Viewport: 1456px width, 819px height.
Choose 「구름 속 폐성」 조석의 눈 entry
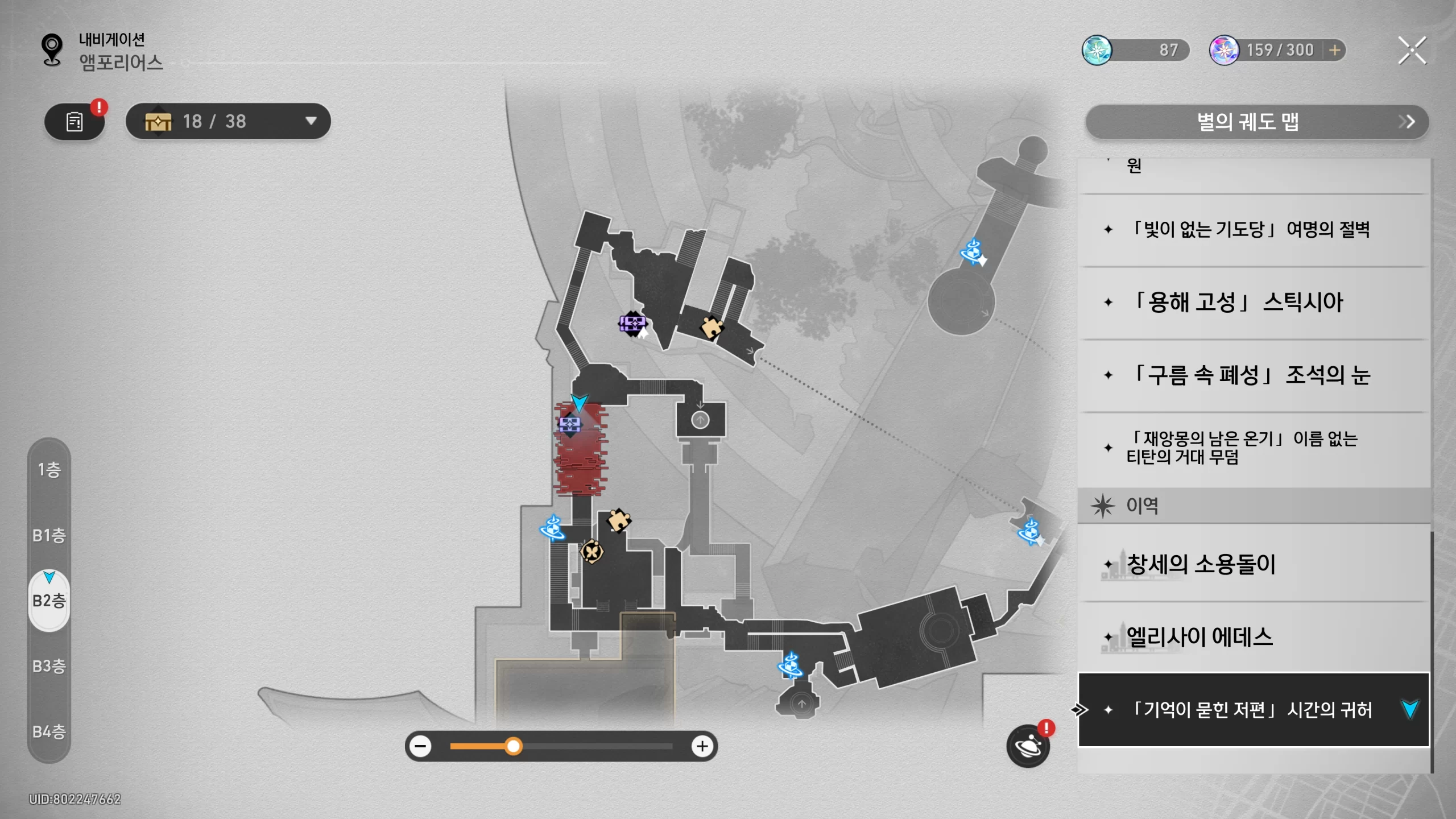(1251, 375)
